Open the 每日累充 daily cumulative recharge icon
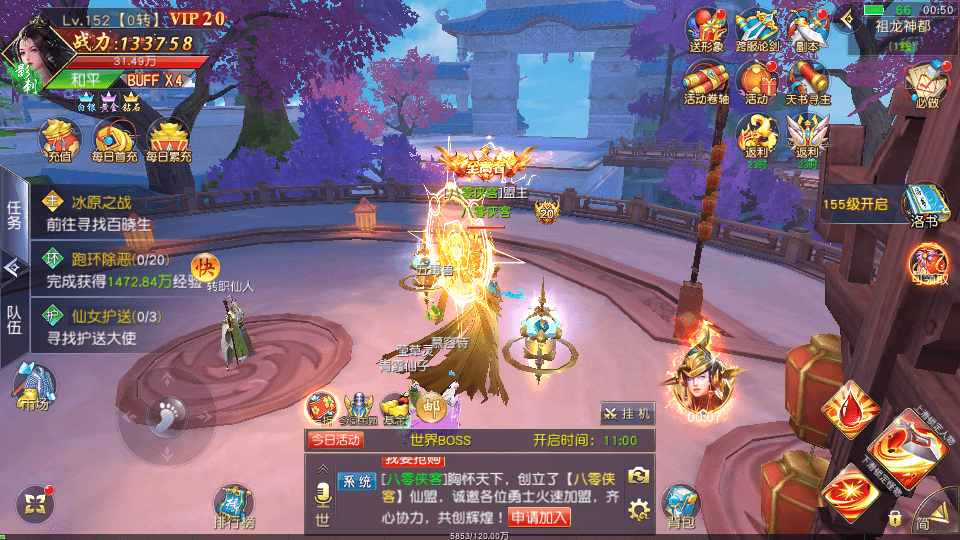The image size is (960, 540). coord(168,139)
